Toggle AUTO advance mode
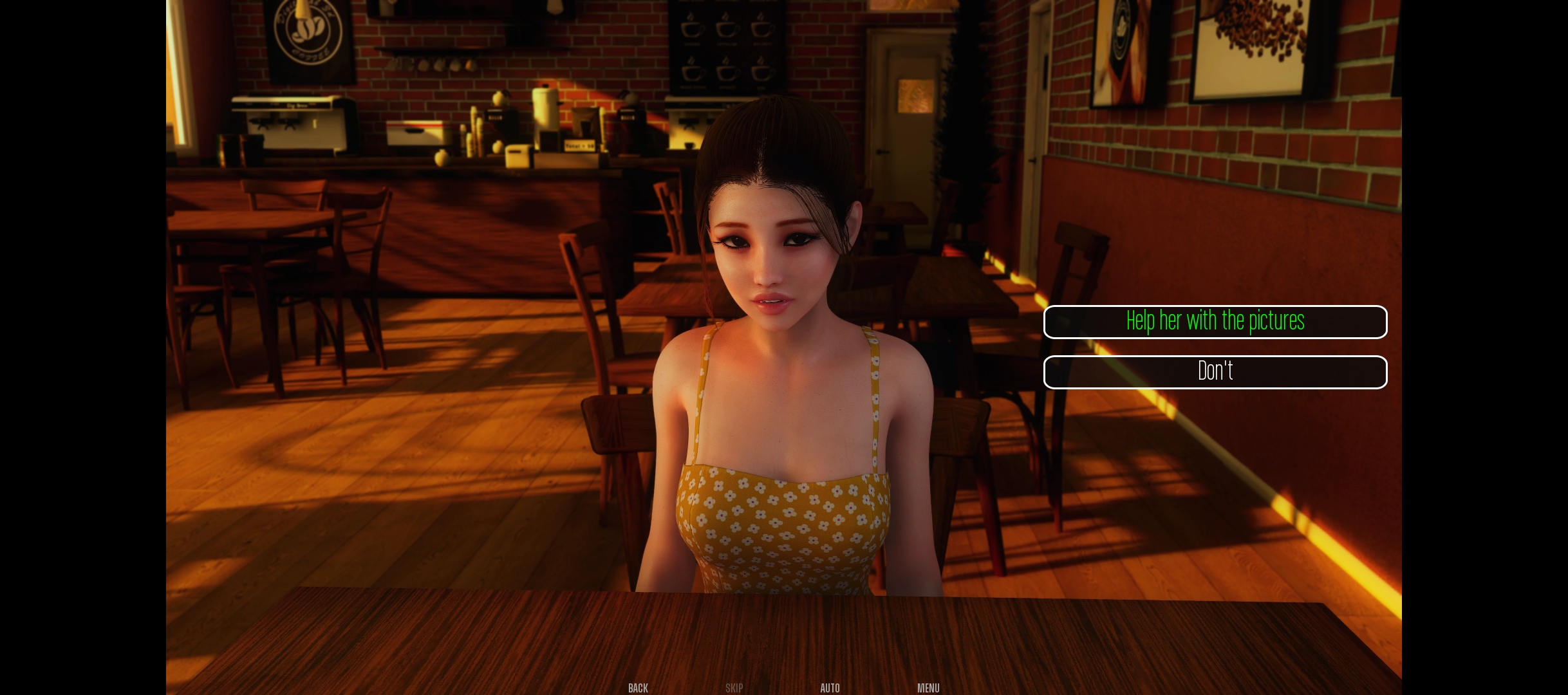Viewport: 1568px width, 695px height. coord(830,688)
